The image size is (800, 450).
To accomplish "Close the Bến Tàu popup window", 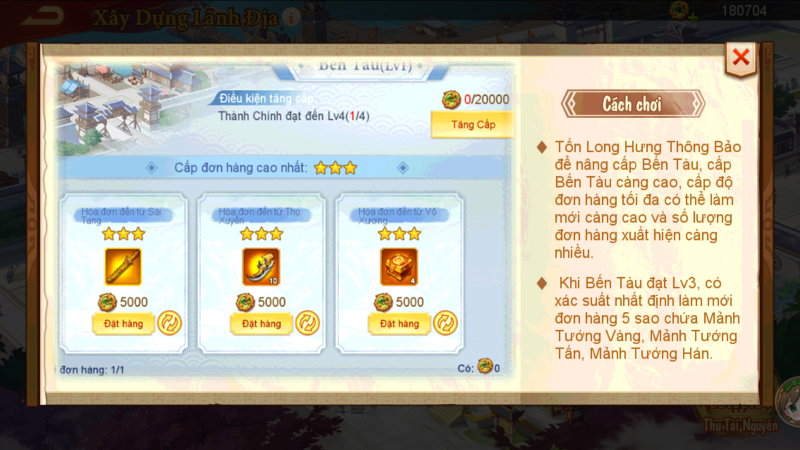I will (741, 58).
